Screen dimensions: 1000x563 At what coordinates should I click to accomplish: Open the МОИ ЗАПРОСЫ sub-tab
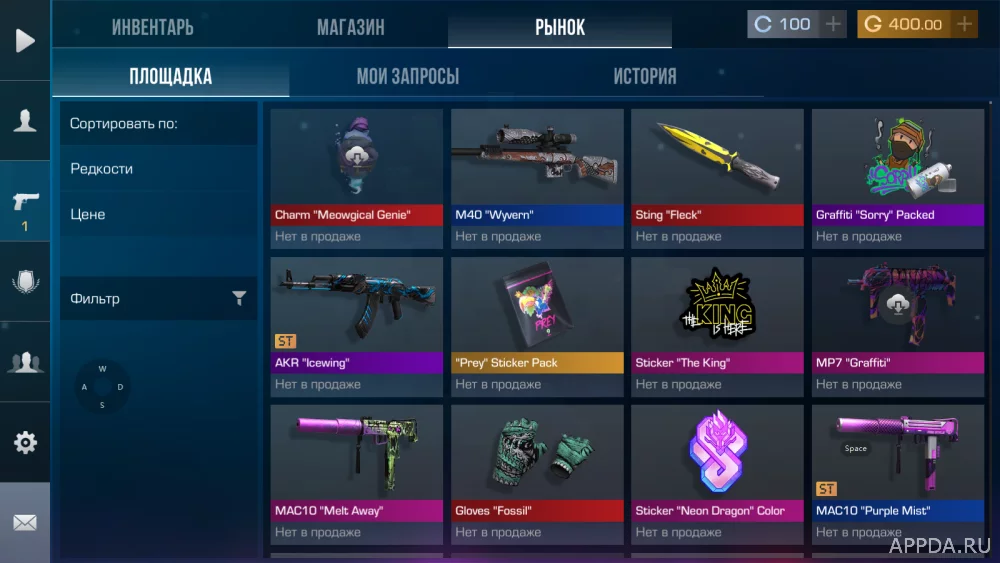coord(408,76)
